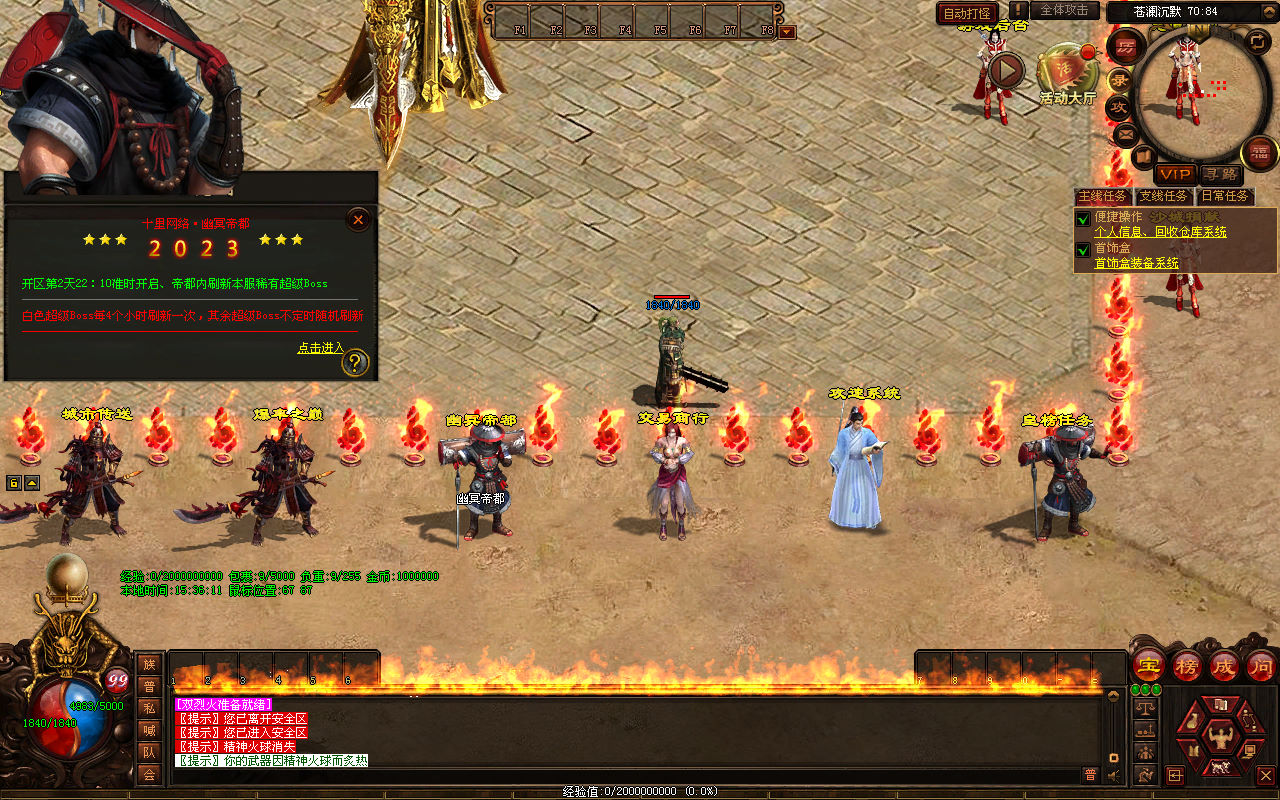Activate 寻路 pathfinding button
1280x800 pixels.
point(1219,174)
